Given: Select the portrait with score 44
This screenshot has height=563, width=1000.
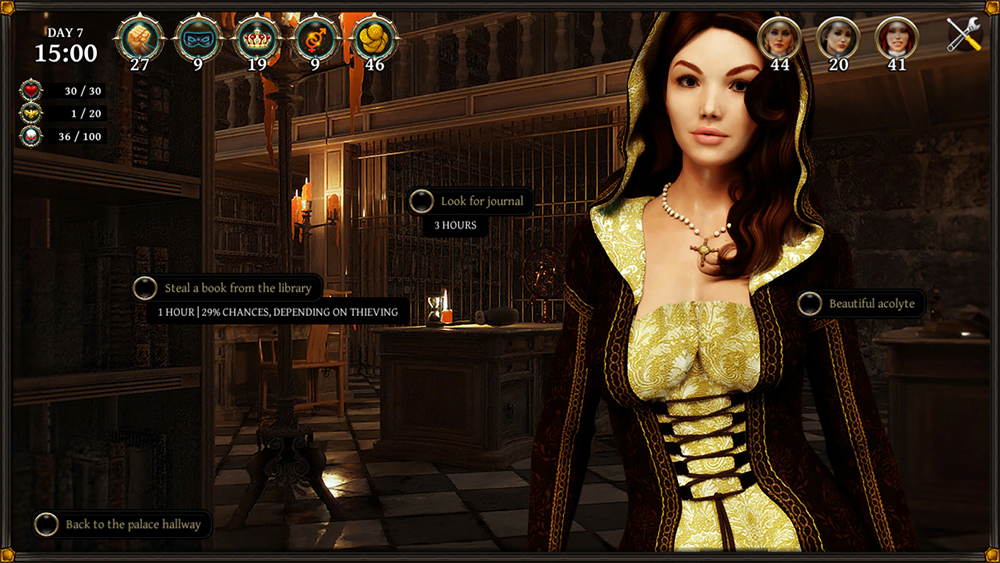Looking at the screenshot, I should tap(780, 38).
